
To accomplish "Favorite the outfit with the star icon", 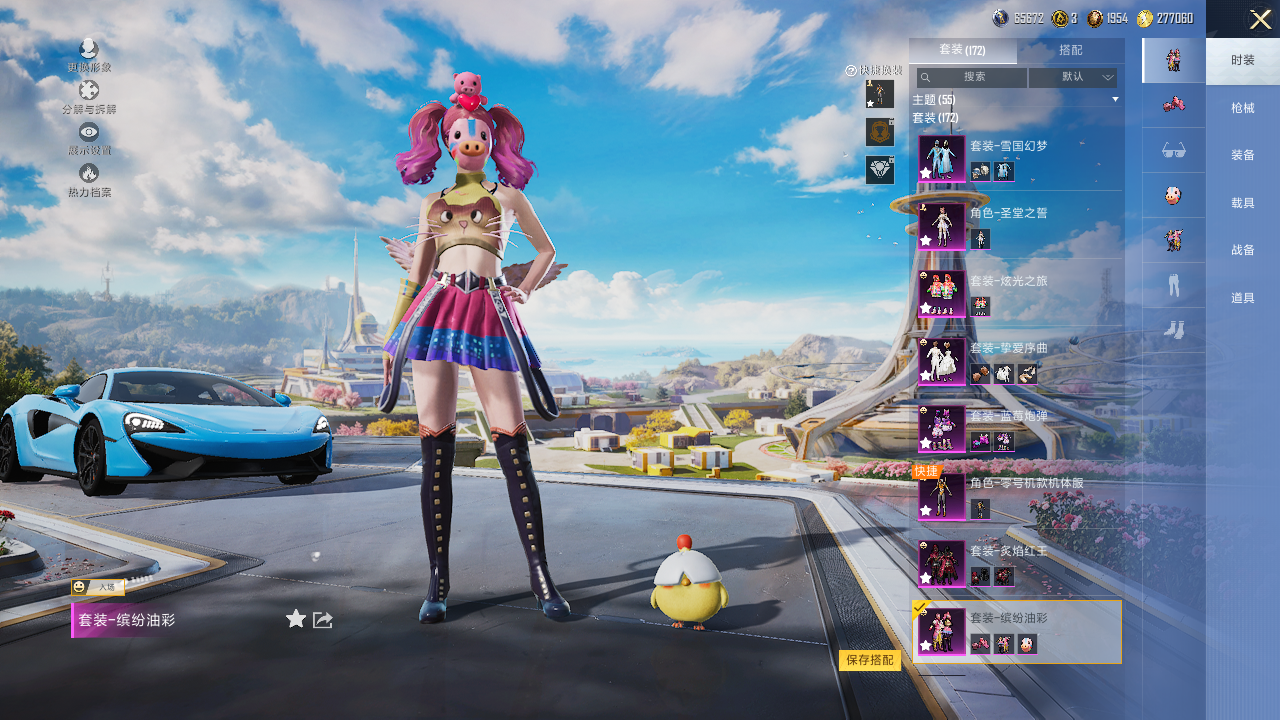I will (x=296, y=619).
